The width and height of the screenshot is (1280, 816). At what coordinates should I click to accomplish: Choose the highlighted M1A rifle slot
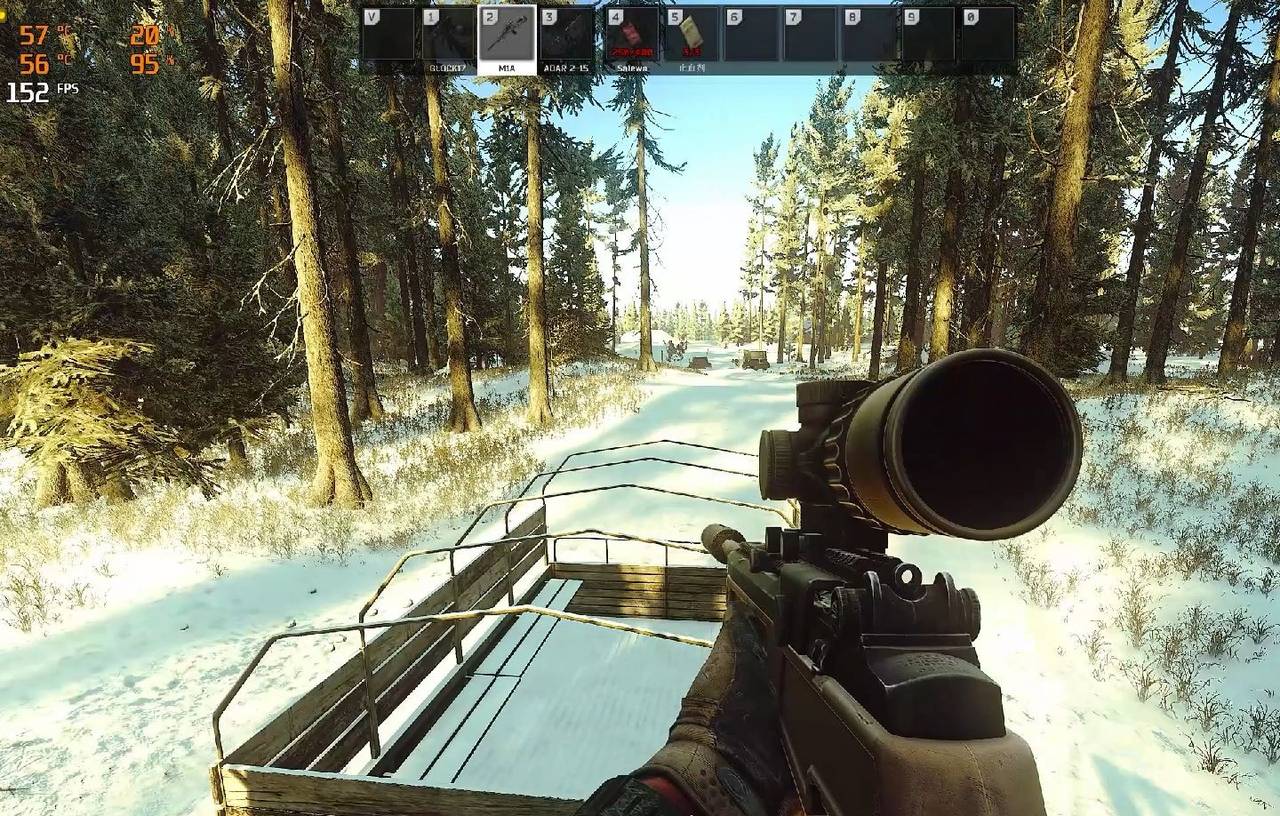tap(507, 34)
